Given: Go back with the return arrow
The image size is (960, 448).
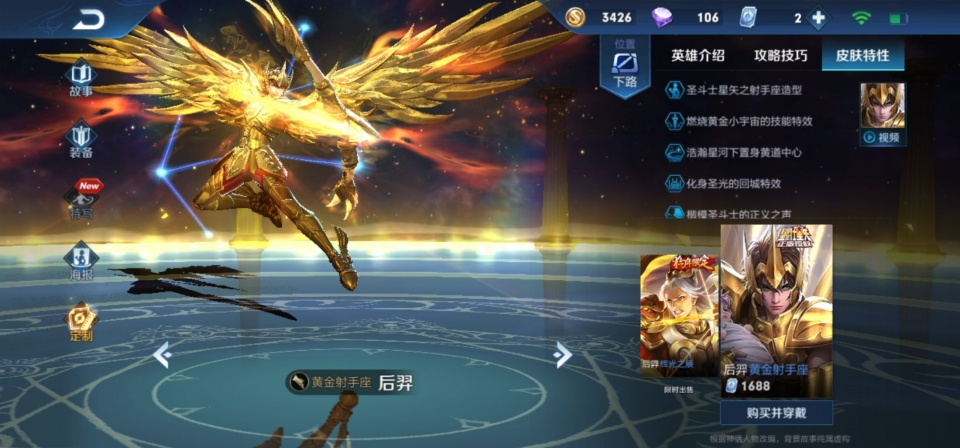Looking at the screenshot, I should [88, 19].
